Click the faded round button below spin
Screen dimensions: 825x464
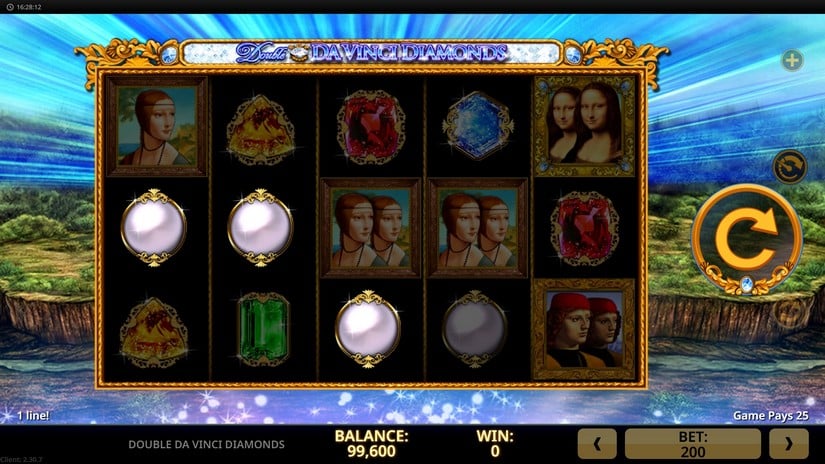[x=790, y=313]
